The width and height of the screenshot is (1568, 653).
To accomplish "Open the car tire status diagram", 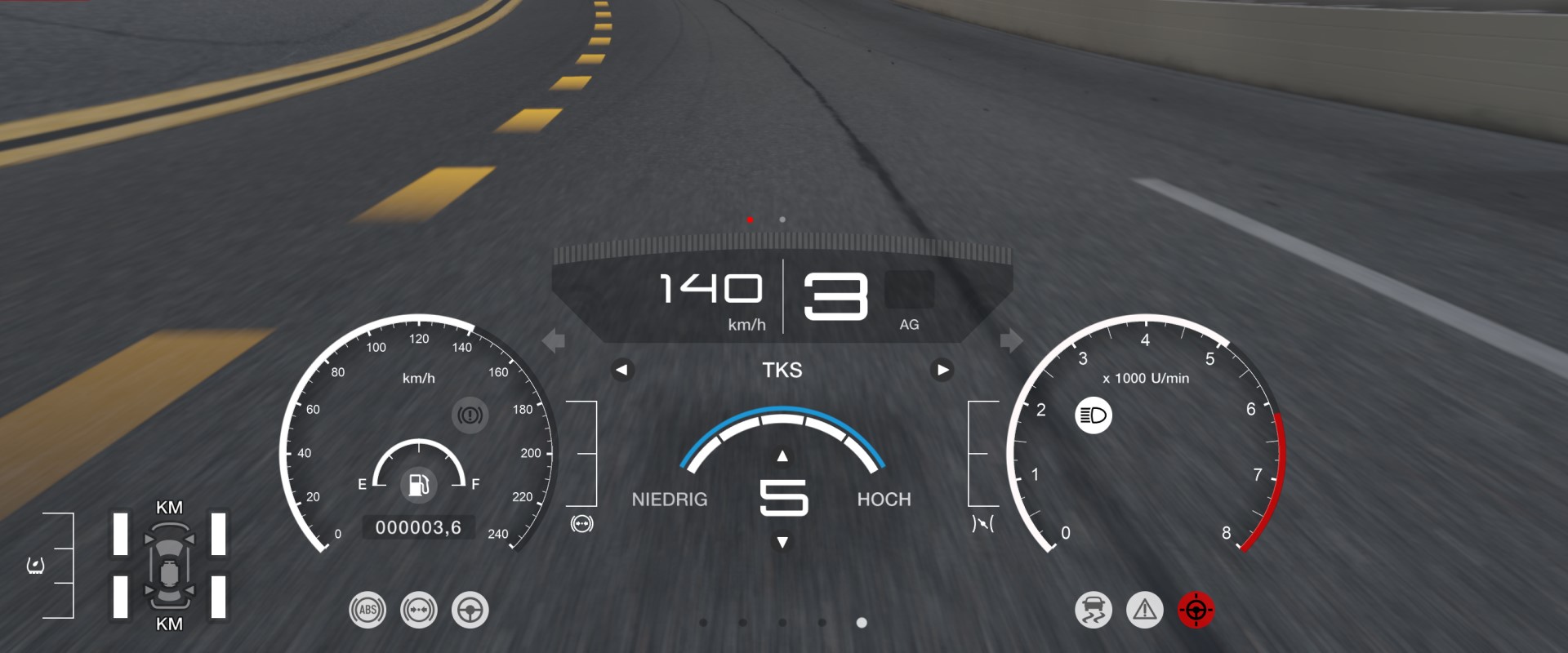I will click(169, 566).
